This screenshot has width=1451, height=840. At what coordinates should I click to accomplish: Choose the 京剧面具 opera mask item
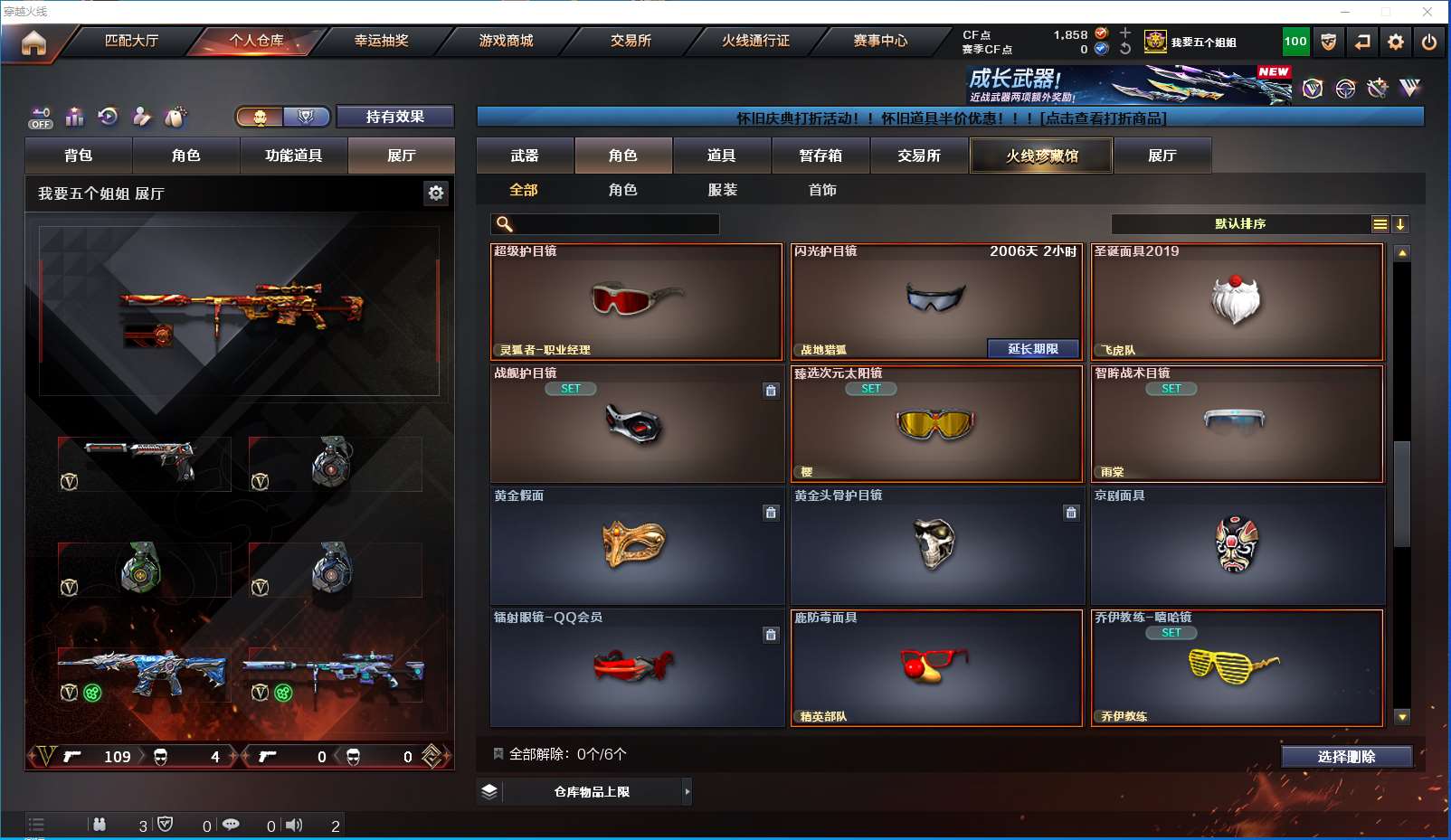[1238, 545]
